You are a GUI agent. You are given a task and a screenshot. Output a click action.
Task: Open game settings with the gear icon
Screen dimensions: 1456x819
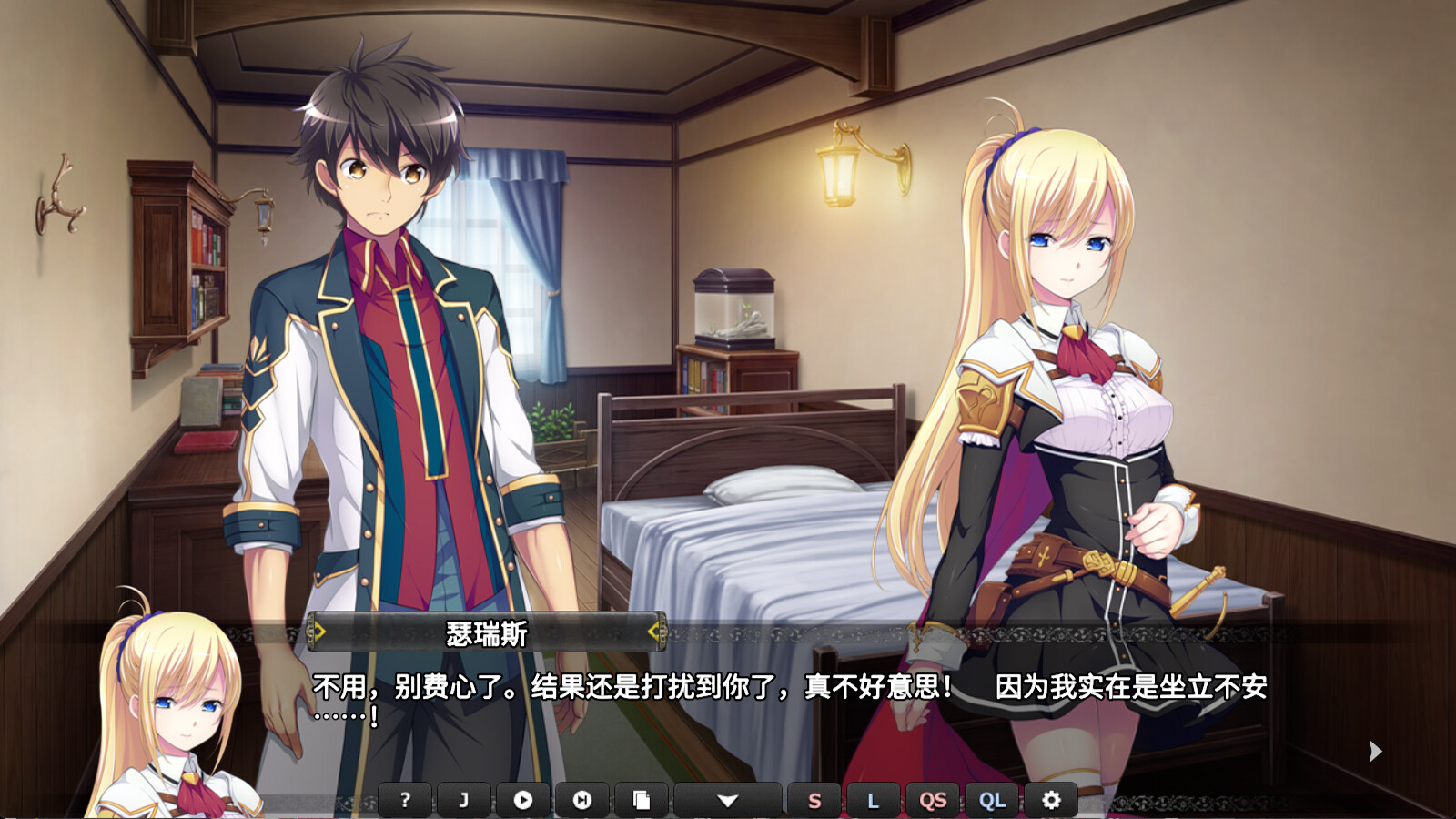1051,799
